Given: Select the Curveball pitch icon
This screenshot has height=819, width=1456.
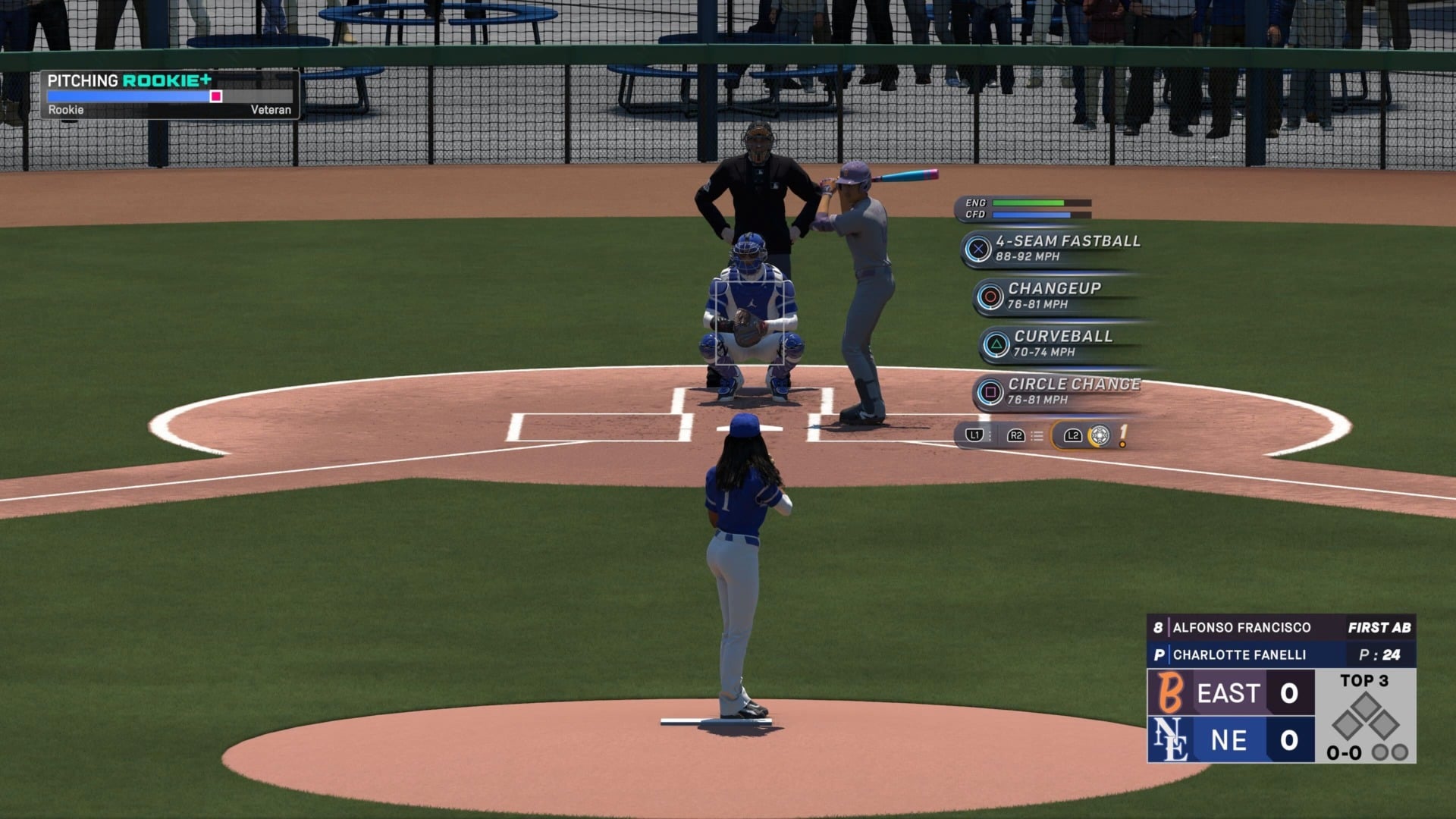Looking at the screenshot, I should [997, 342].
